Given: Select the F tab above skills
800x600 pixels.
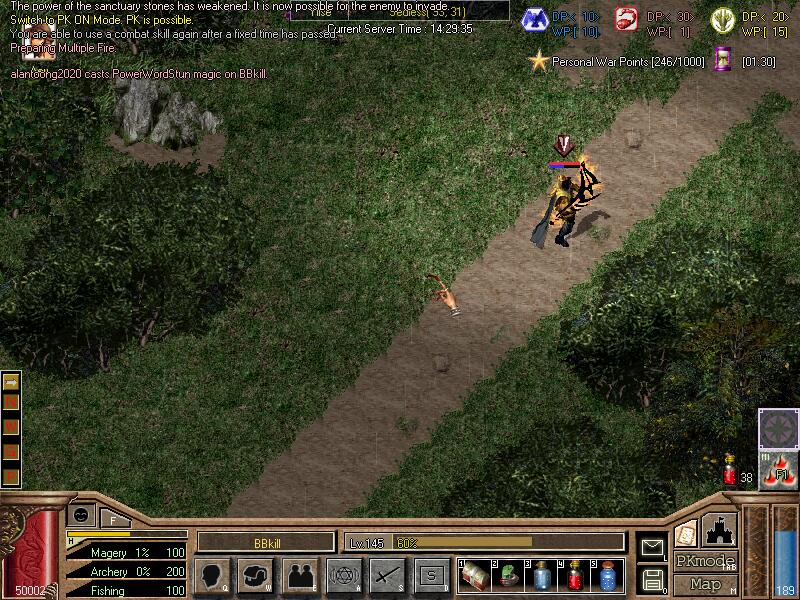Looking at the screenshot, I should [x=113, y=519].
